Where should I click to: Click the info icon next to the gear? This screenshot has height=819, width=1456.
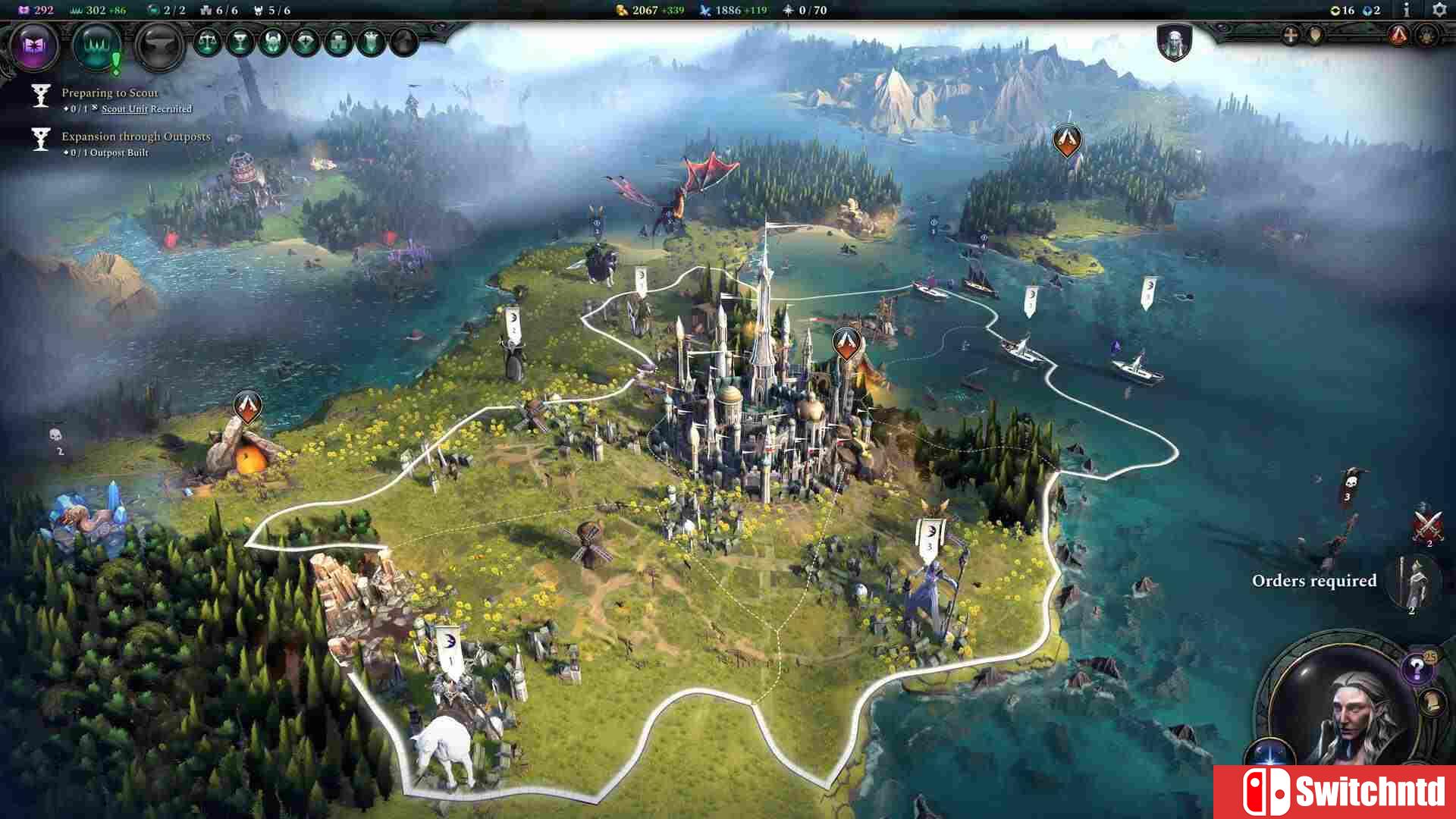1407,11
